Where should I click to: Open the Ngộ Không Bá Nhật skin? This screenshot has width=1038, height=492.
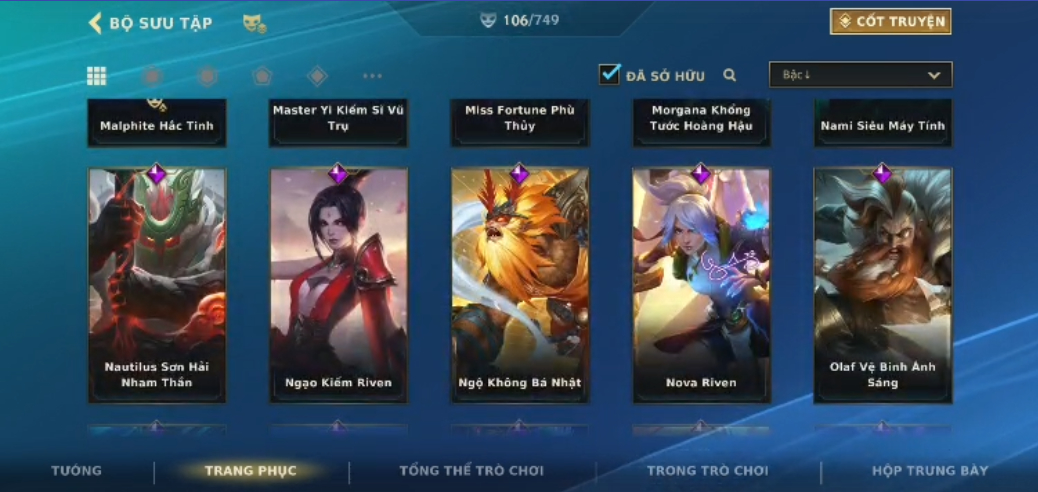click(x=520, y=285)
